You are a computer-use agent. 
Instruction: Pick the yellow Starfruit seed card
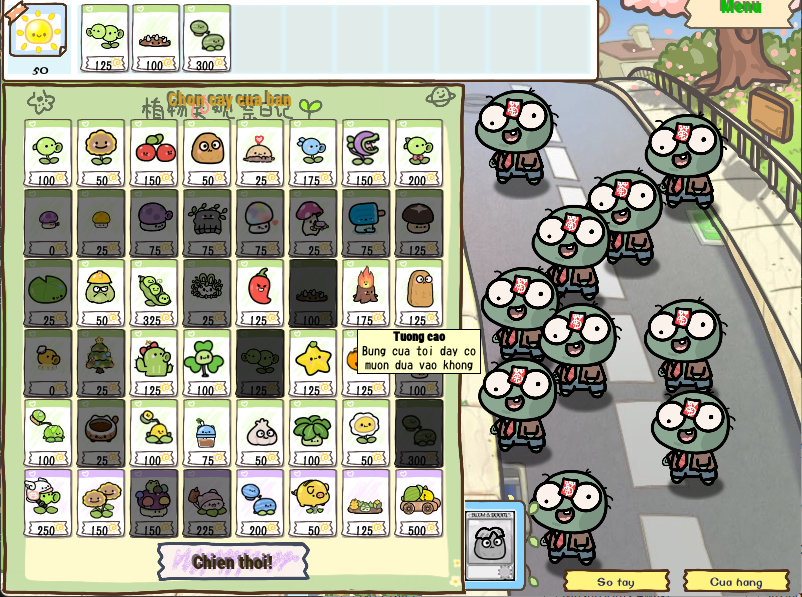[x=313, y=363]
